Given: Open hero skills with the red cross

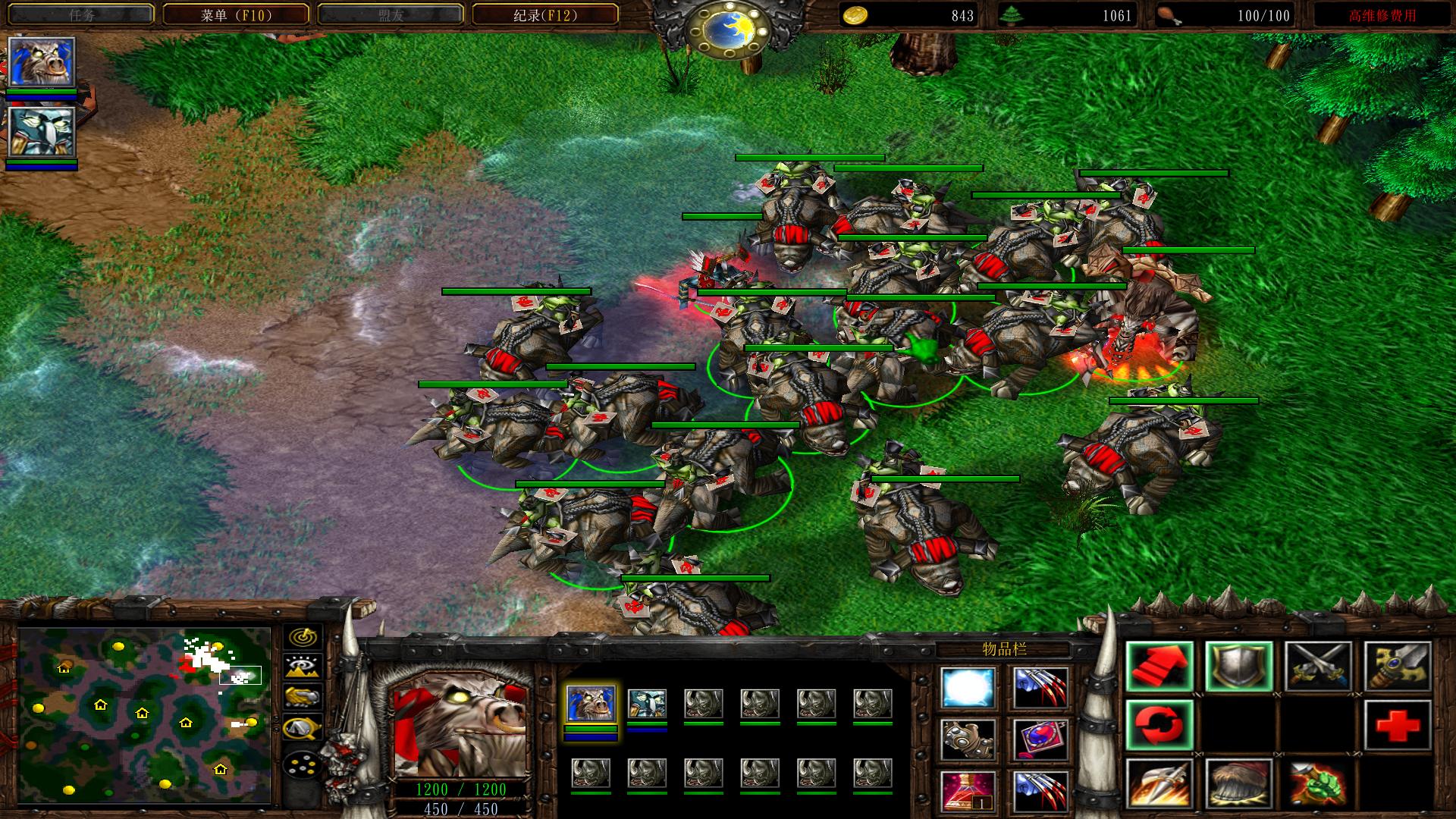Looking at the screenshot, I should point(1398,726).
